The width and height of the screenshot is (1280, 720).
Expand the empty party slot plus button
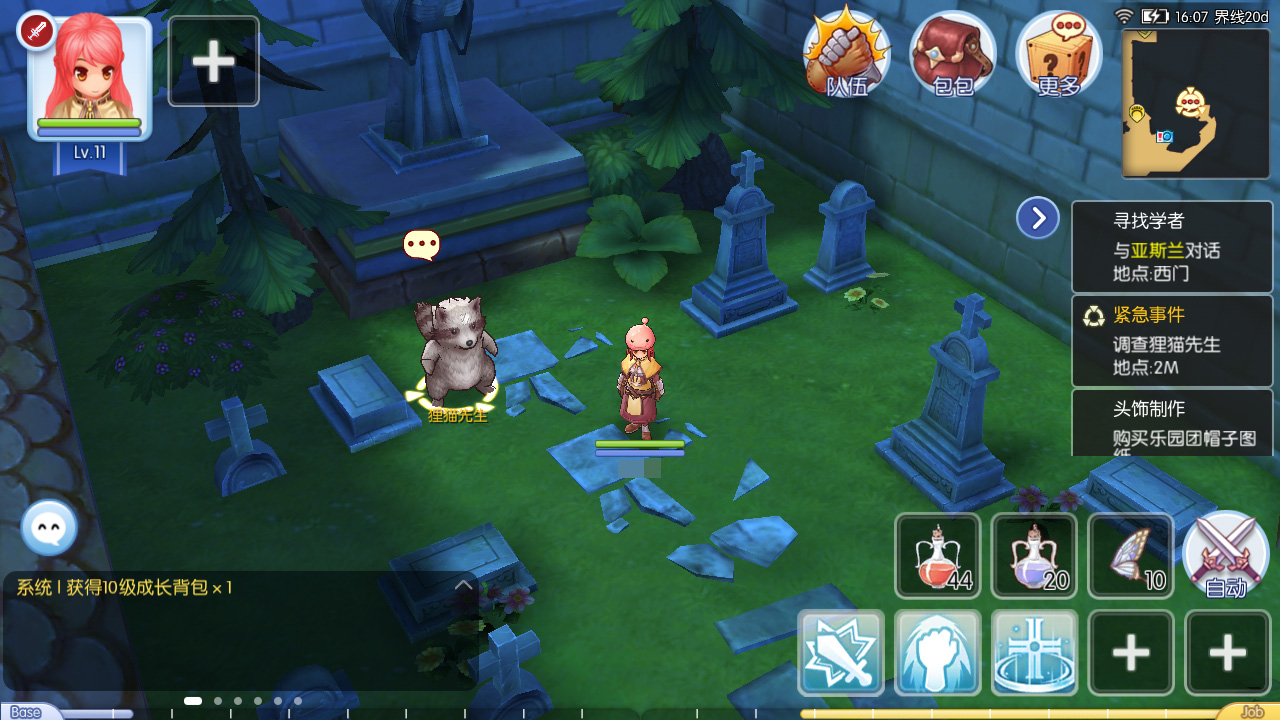coord(212,60)
